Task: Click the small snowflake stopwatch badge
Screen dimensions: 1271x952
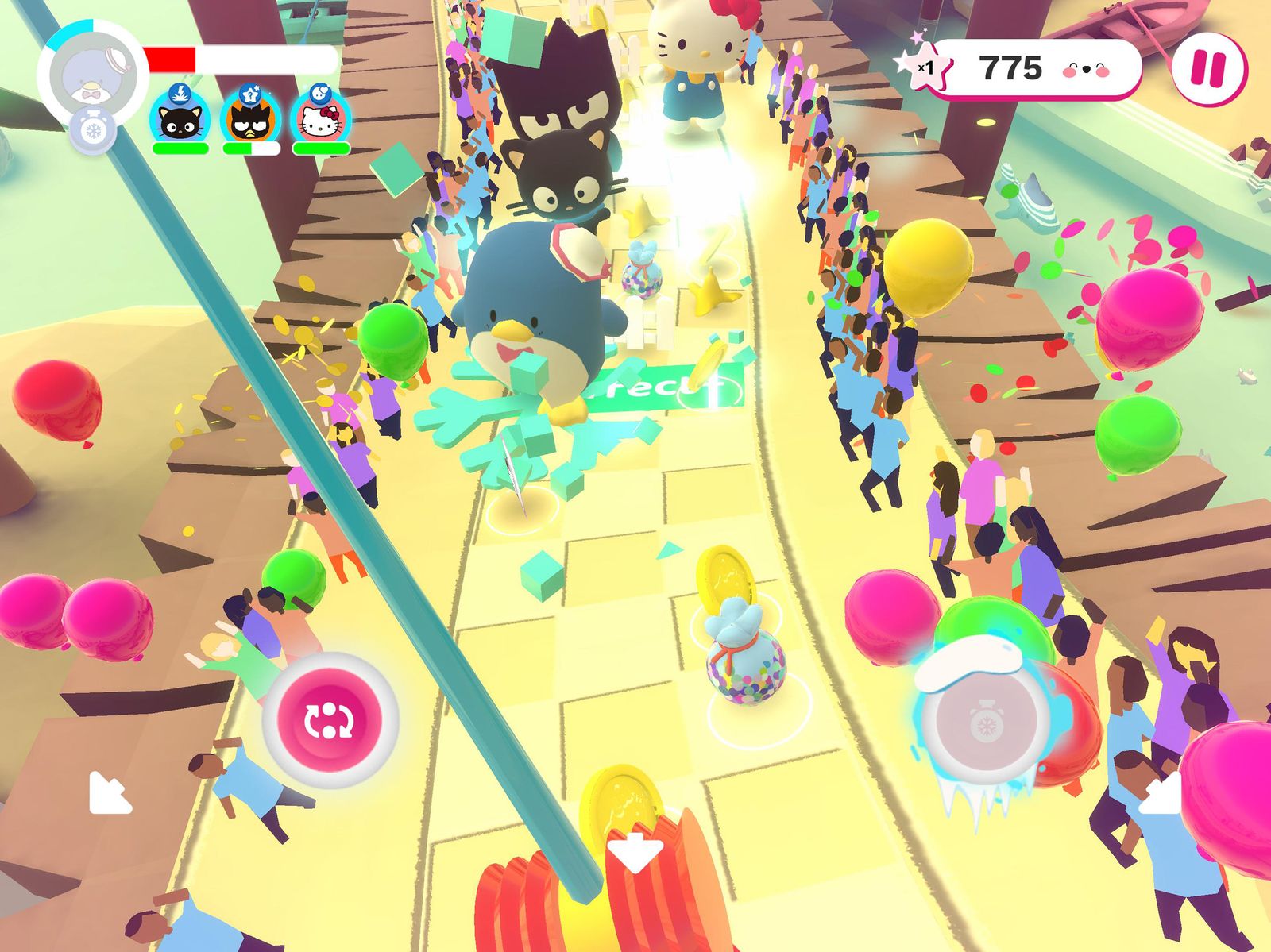Action: coord(93,130)
